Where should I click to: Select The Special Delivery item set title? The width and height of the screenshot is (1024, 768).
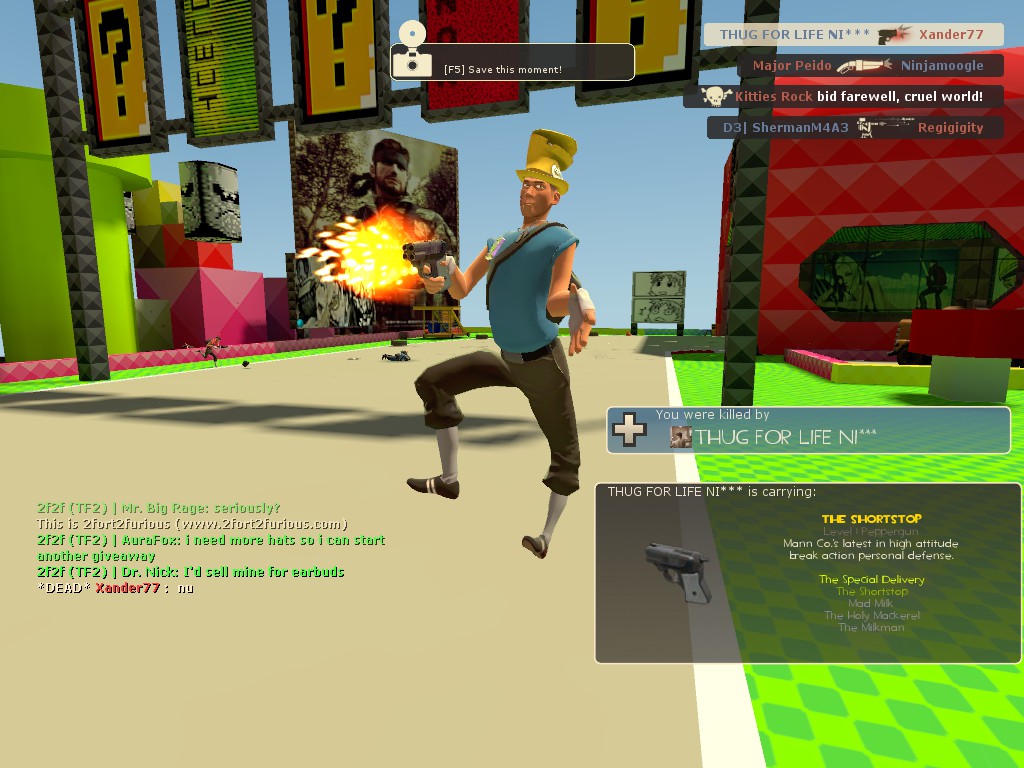tap(871, 580)
